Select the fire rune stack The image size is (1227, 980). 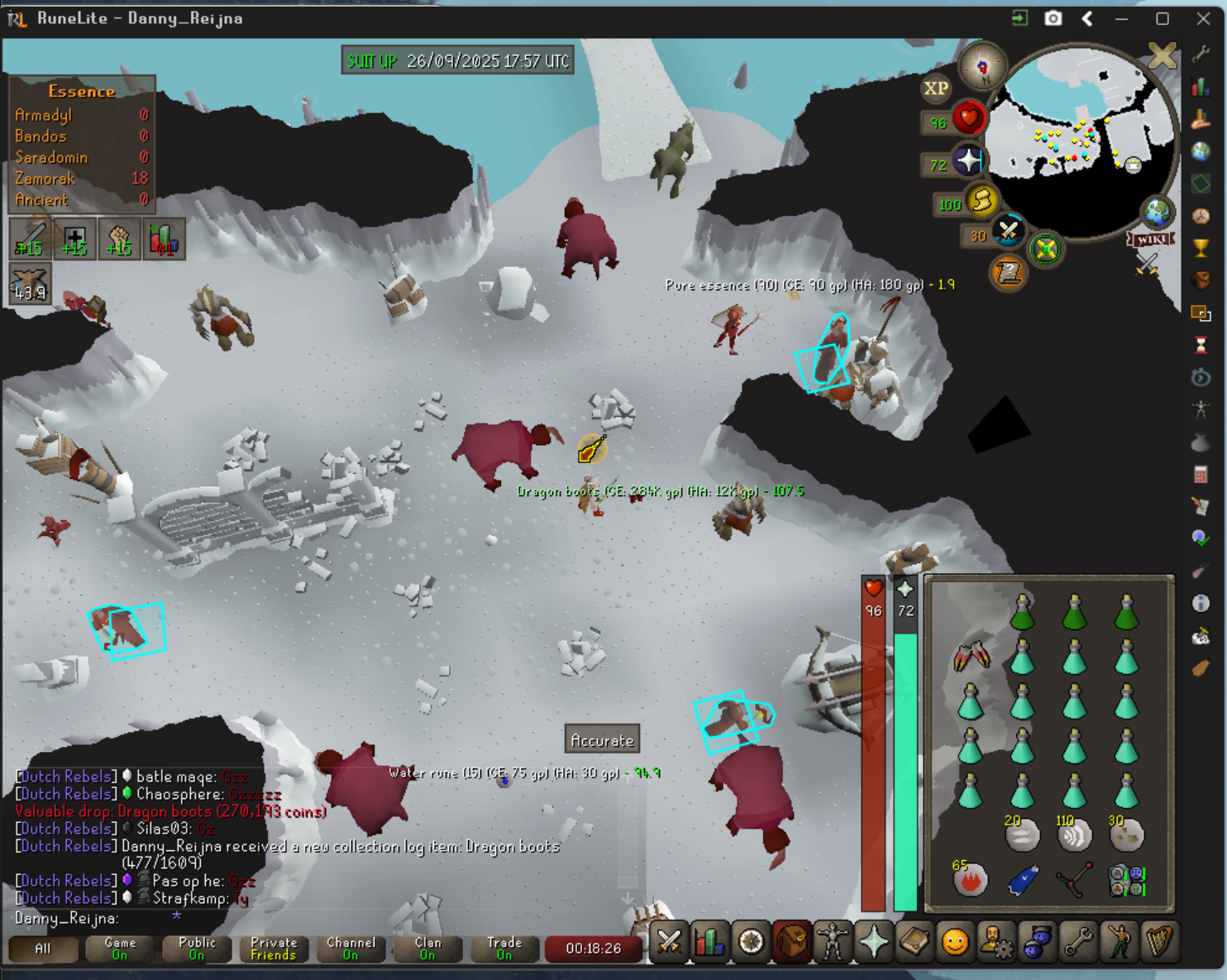pos(971,880)
